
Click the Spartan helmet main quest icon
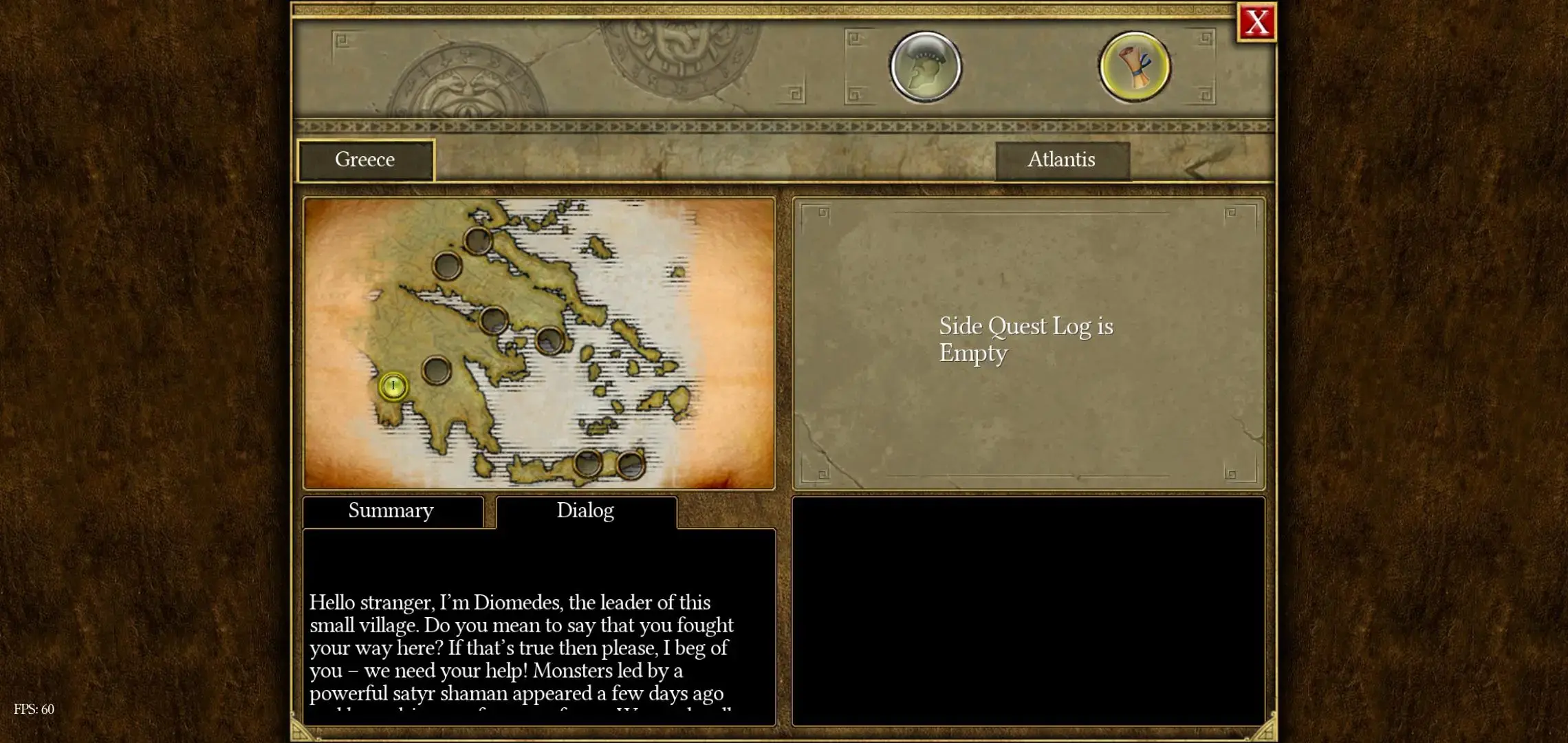pyautogui.click(x=926, y=67)
